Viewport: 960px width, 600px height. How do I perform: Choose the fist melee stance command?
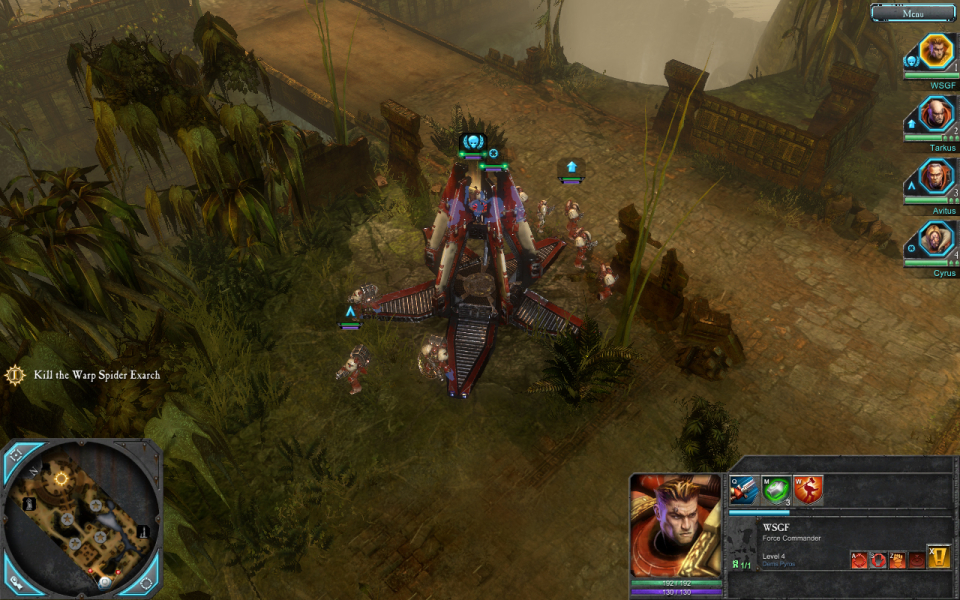pos(897,560)
